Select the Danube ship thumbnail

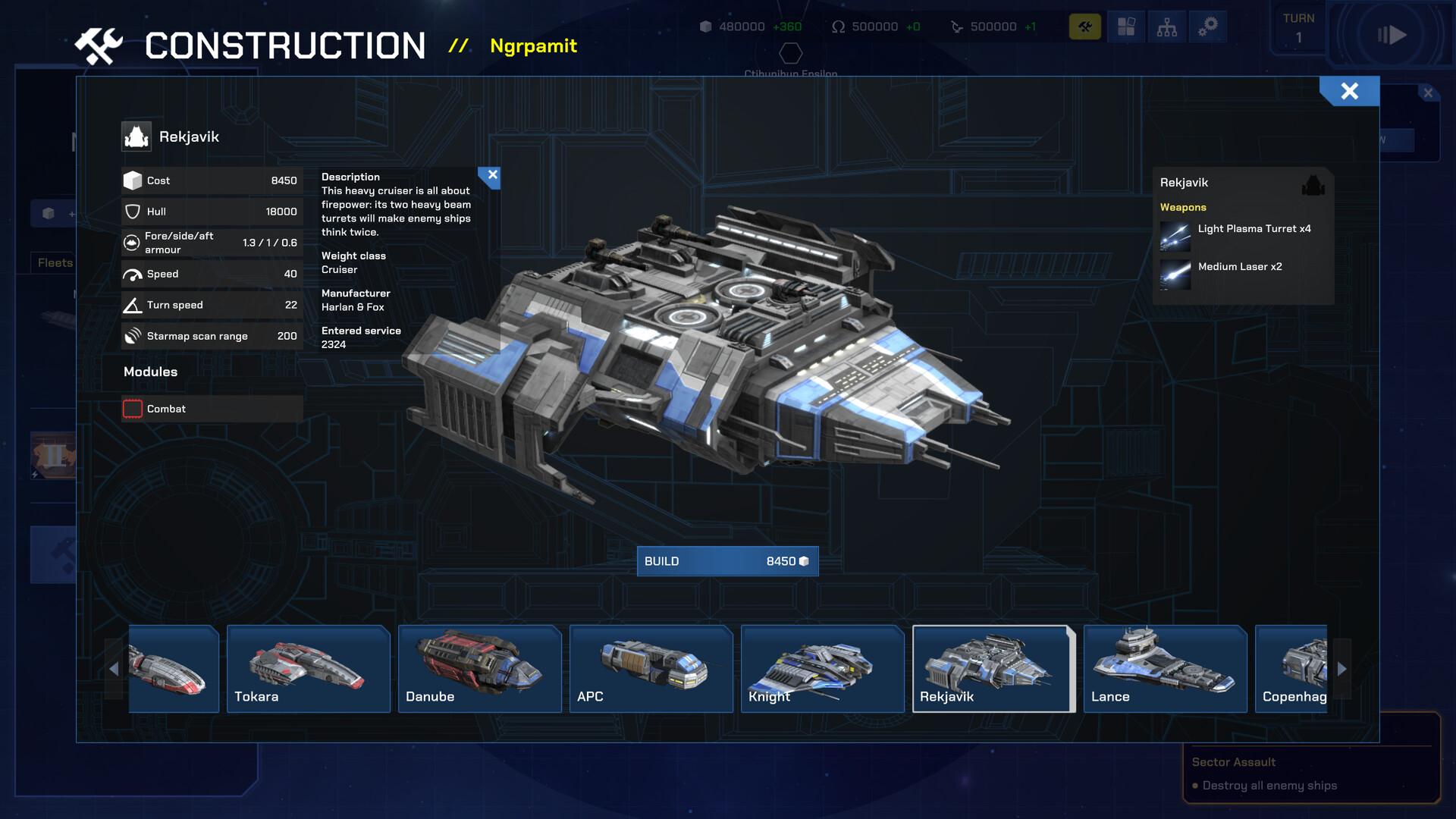pos(479,669)
